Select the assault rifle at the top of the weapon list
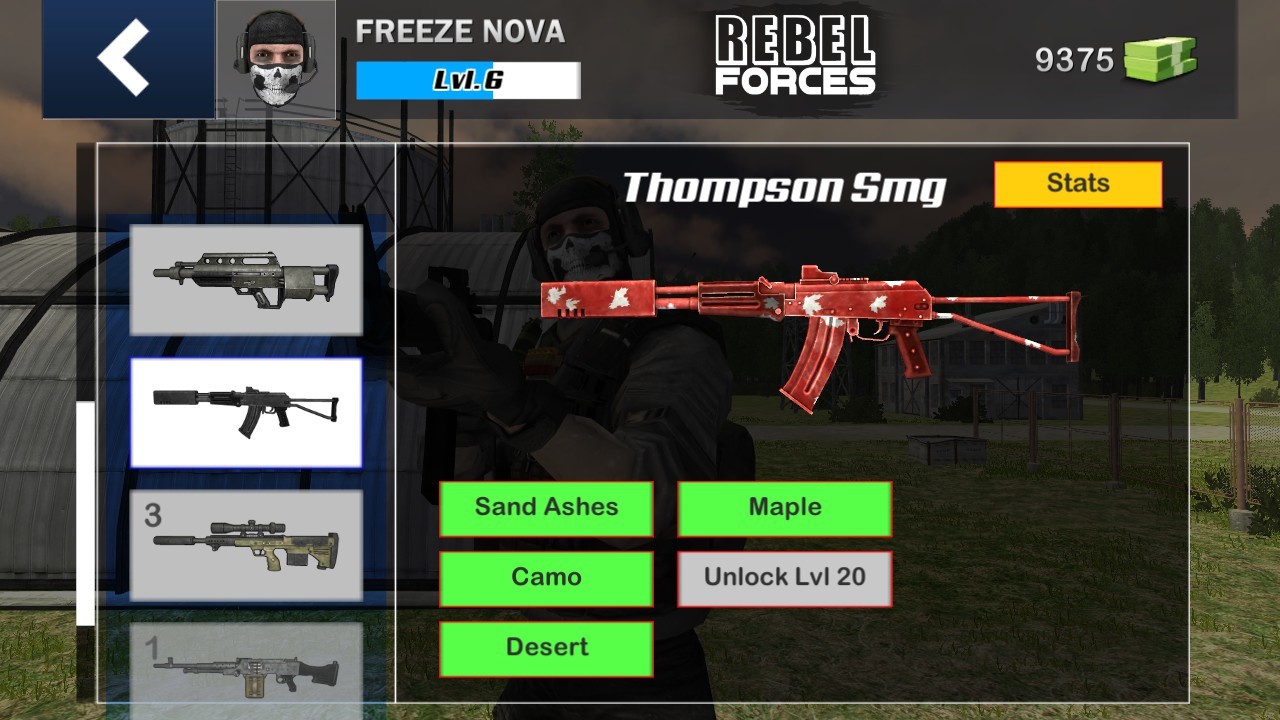Screen dimensions: 1280x720 (x=247, y=277)
